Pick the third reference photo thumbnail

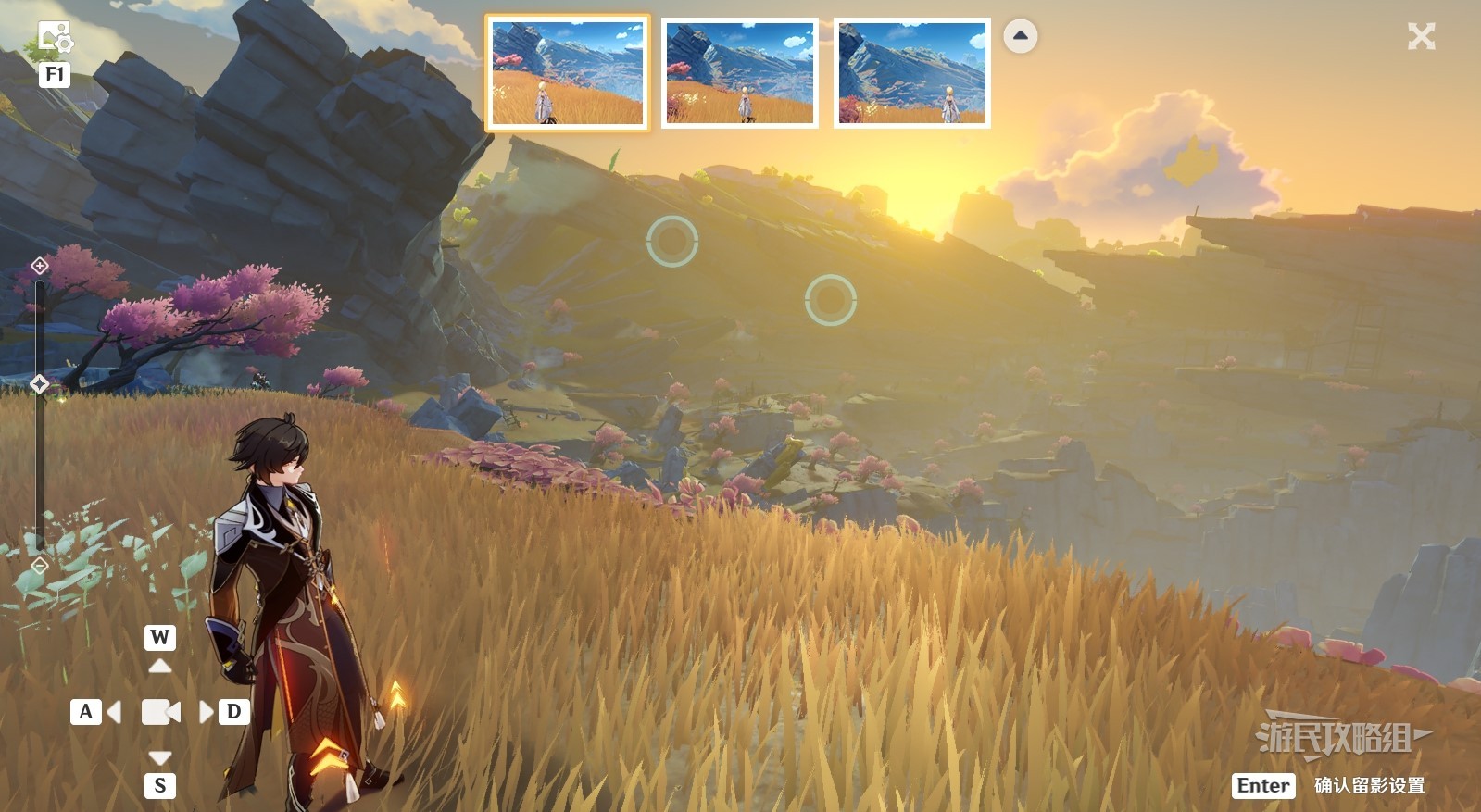(x=912, y=73)
